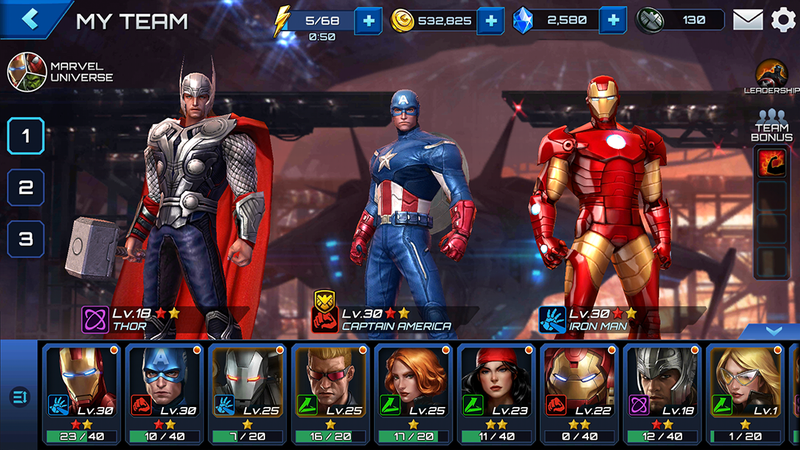Viewport: 800px width, 450px height.
Task: Choose the Lv.23 Elektra card
Action: pos(495,393)
